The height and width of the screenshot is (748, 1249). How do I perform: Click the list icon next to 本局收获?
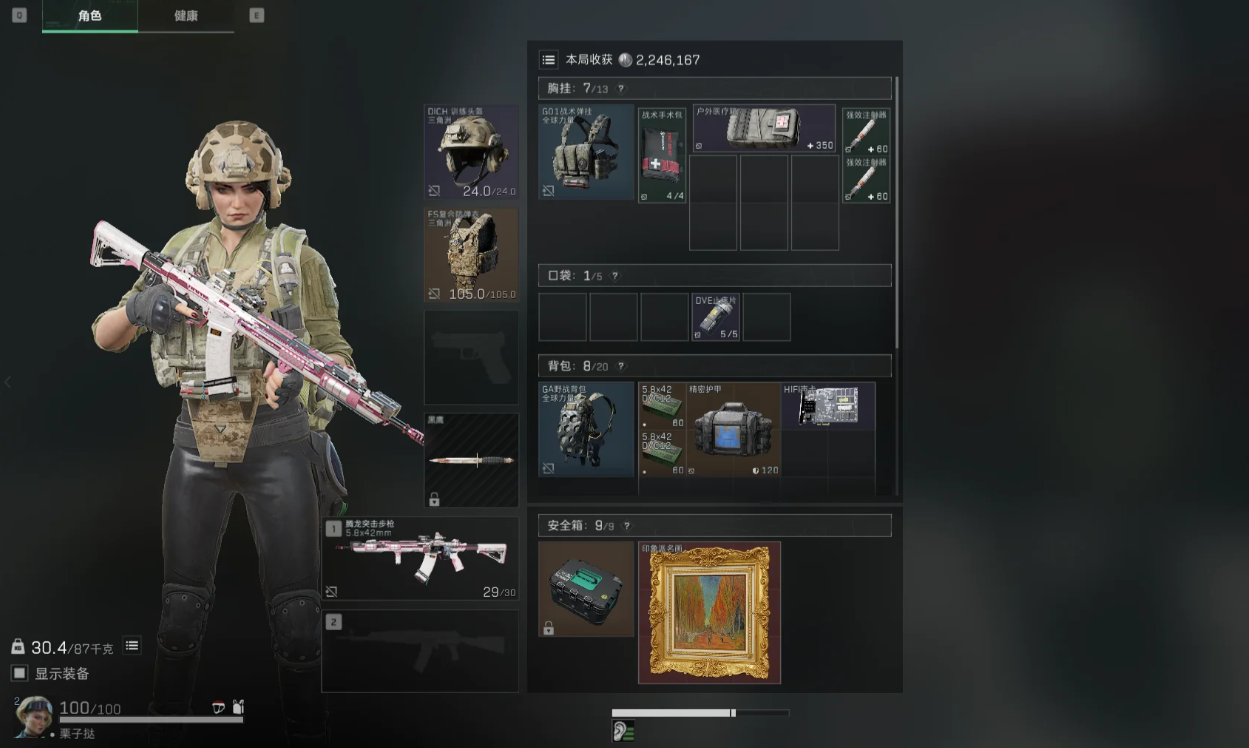(548, 60)
